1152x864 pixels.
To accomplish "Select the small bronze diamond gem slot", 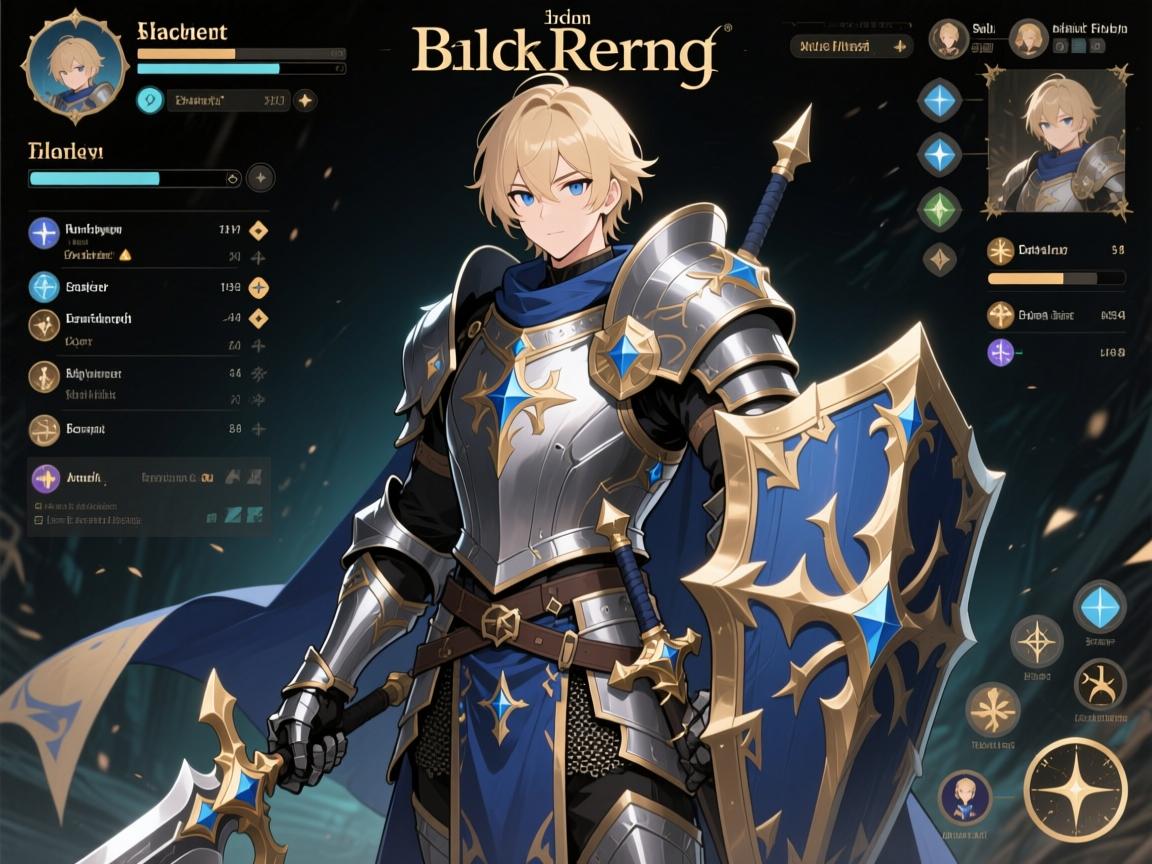I will coord(939,260).
